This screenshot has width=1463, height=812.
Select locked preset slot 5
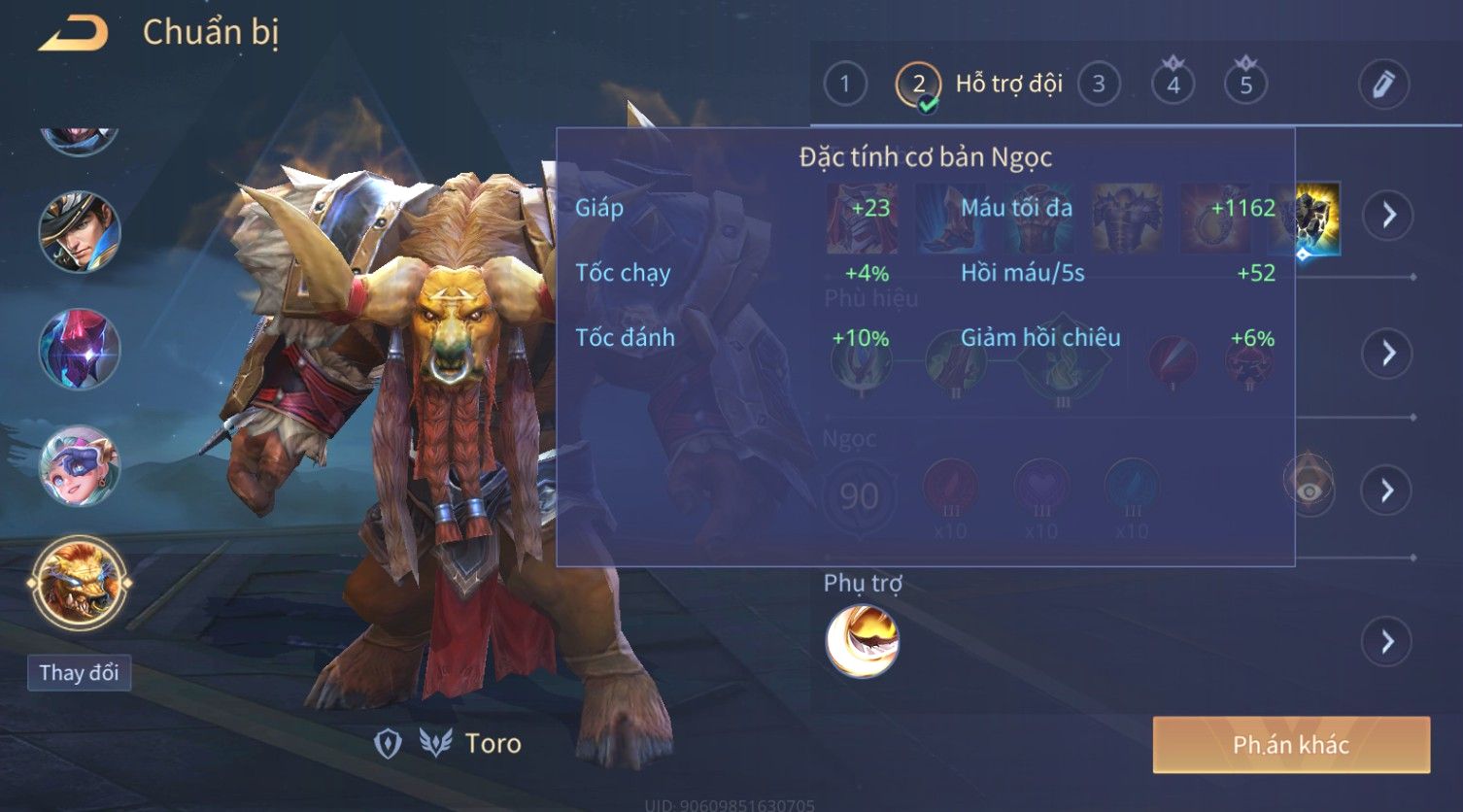tap(1245, 85)
